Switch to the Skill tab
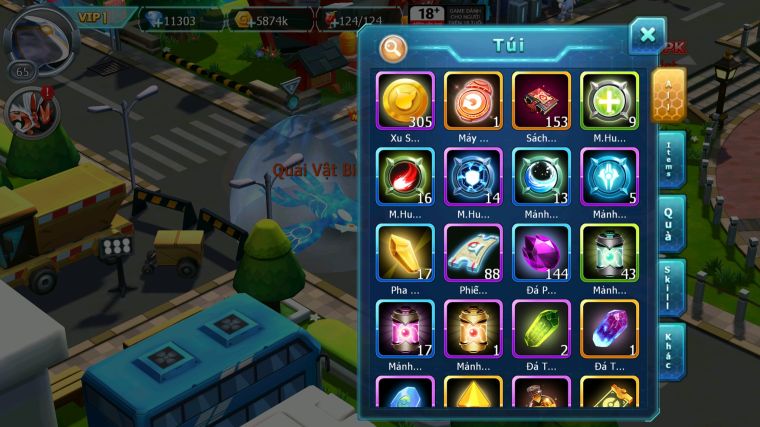 tap(669, 287)
